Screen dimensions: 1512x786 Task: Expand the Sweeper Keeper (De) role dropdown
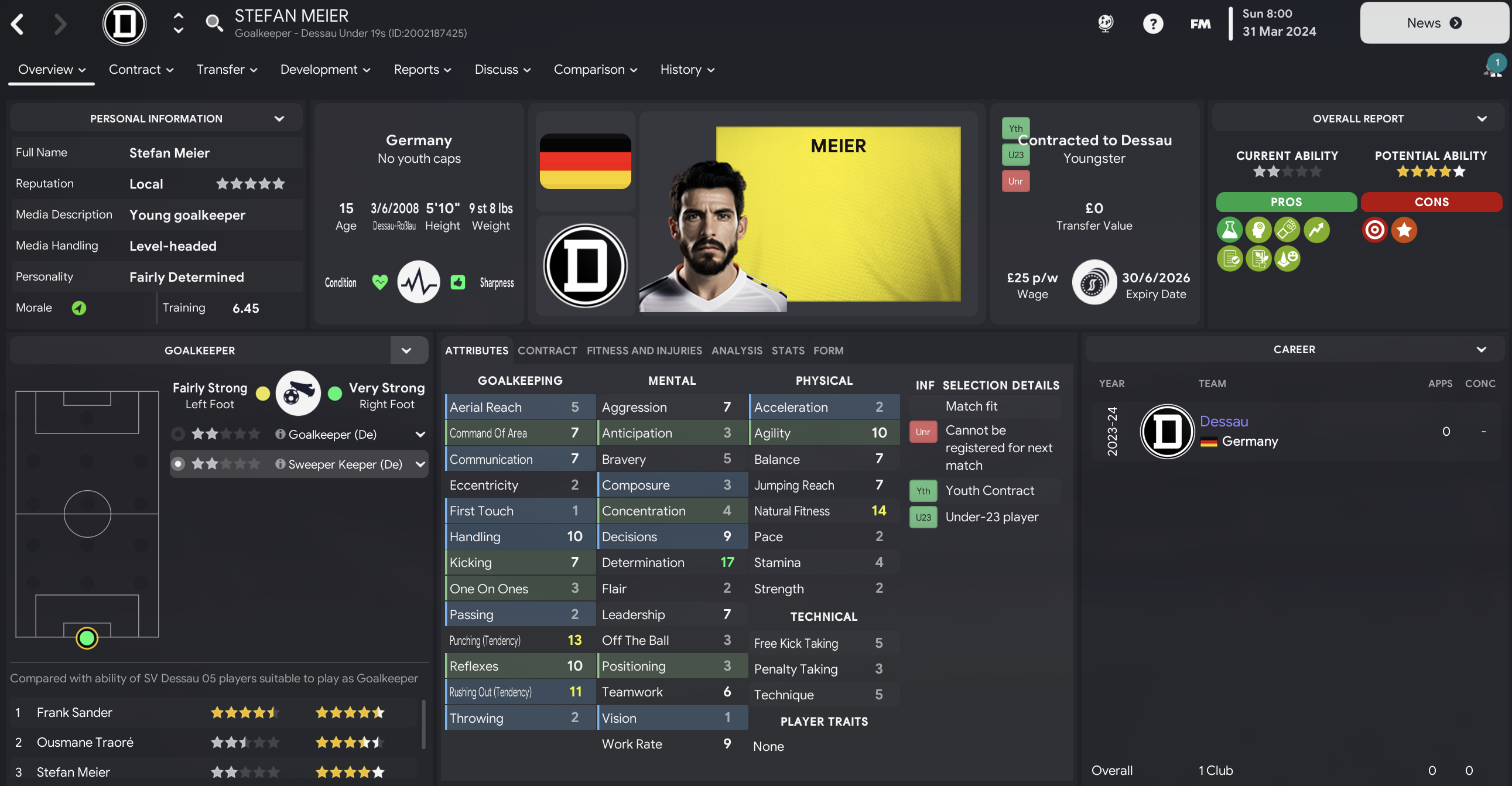420,464
